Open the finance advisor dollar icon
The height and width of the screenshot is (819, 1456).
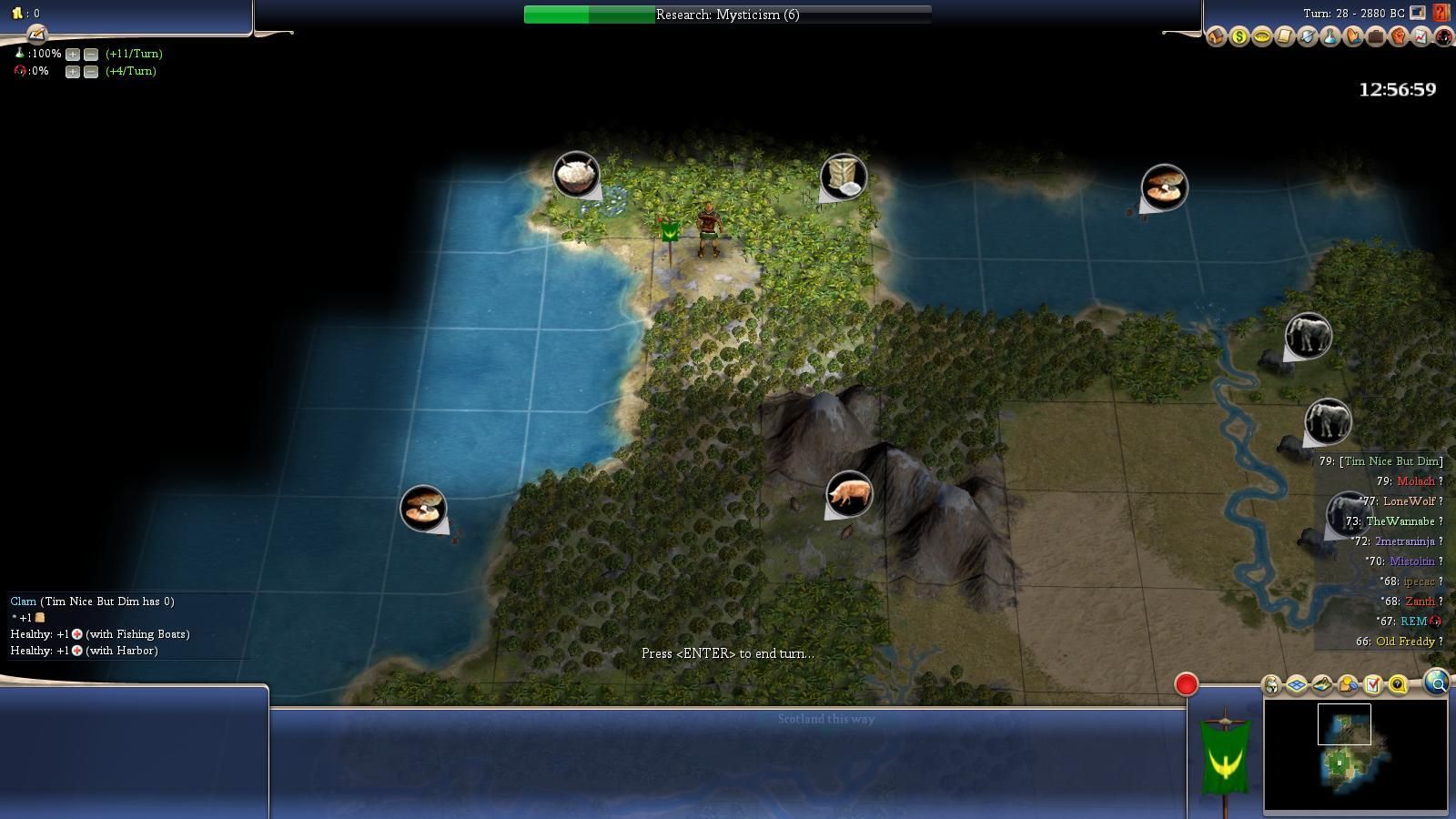(x=1239, y=37)
